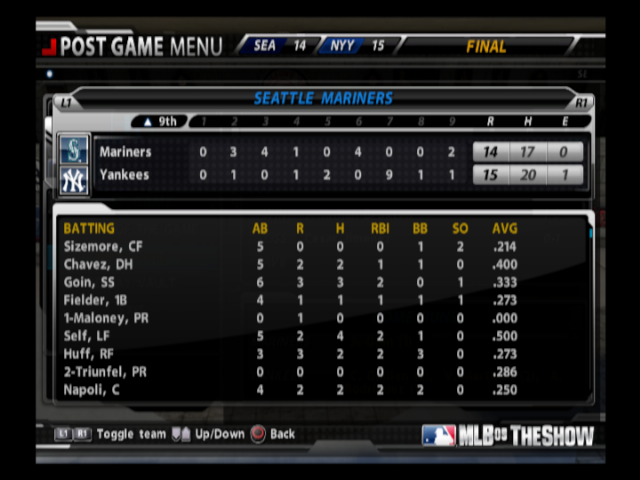
Task: Select the NYY score box in header
Action: tap(357, 46)
